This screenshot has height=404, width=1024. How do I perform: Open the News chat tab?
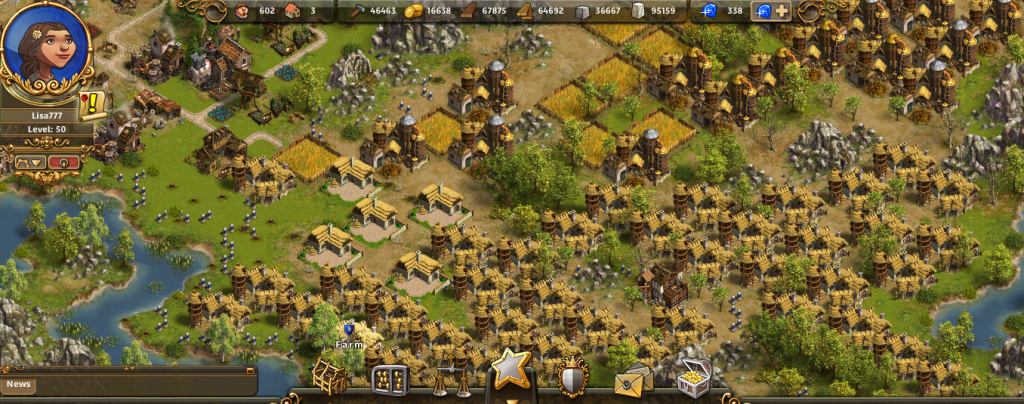coord(19,383)
